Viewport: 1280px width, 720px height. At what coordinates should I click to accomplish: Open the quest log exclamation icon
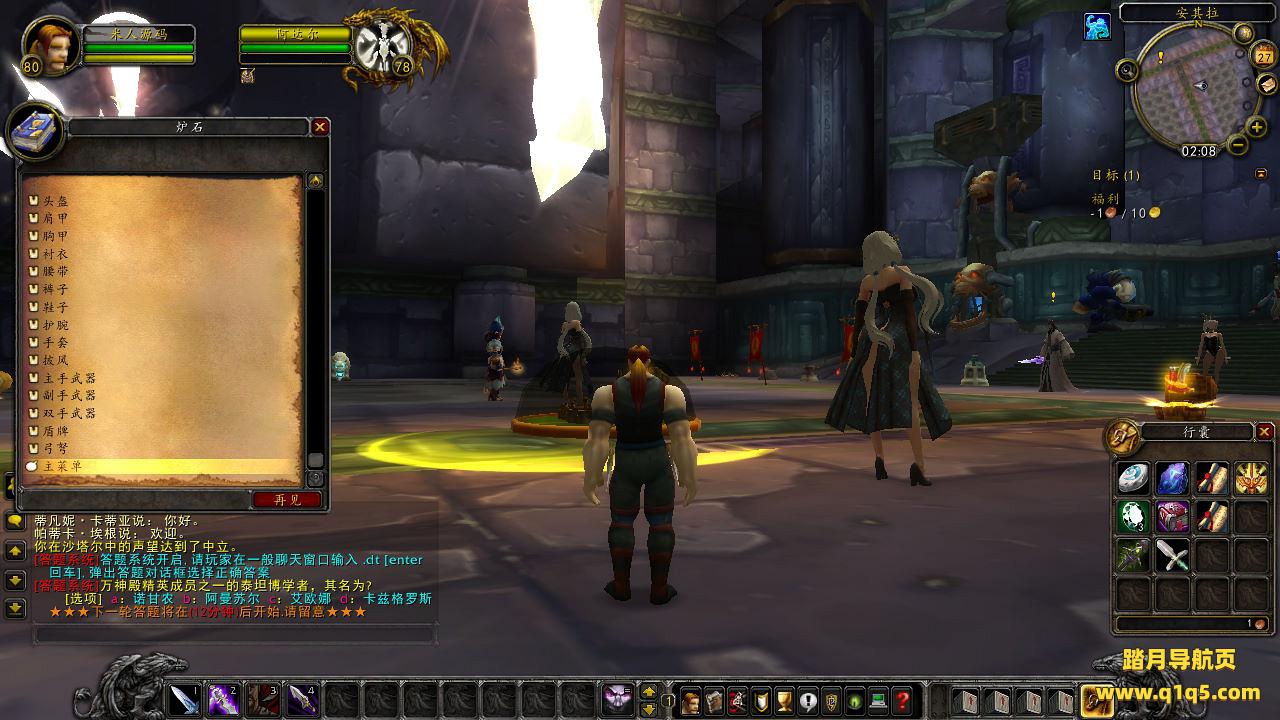pos(808,700)
